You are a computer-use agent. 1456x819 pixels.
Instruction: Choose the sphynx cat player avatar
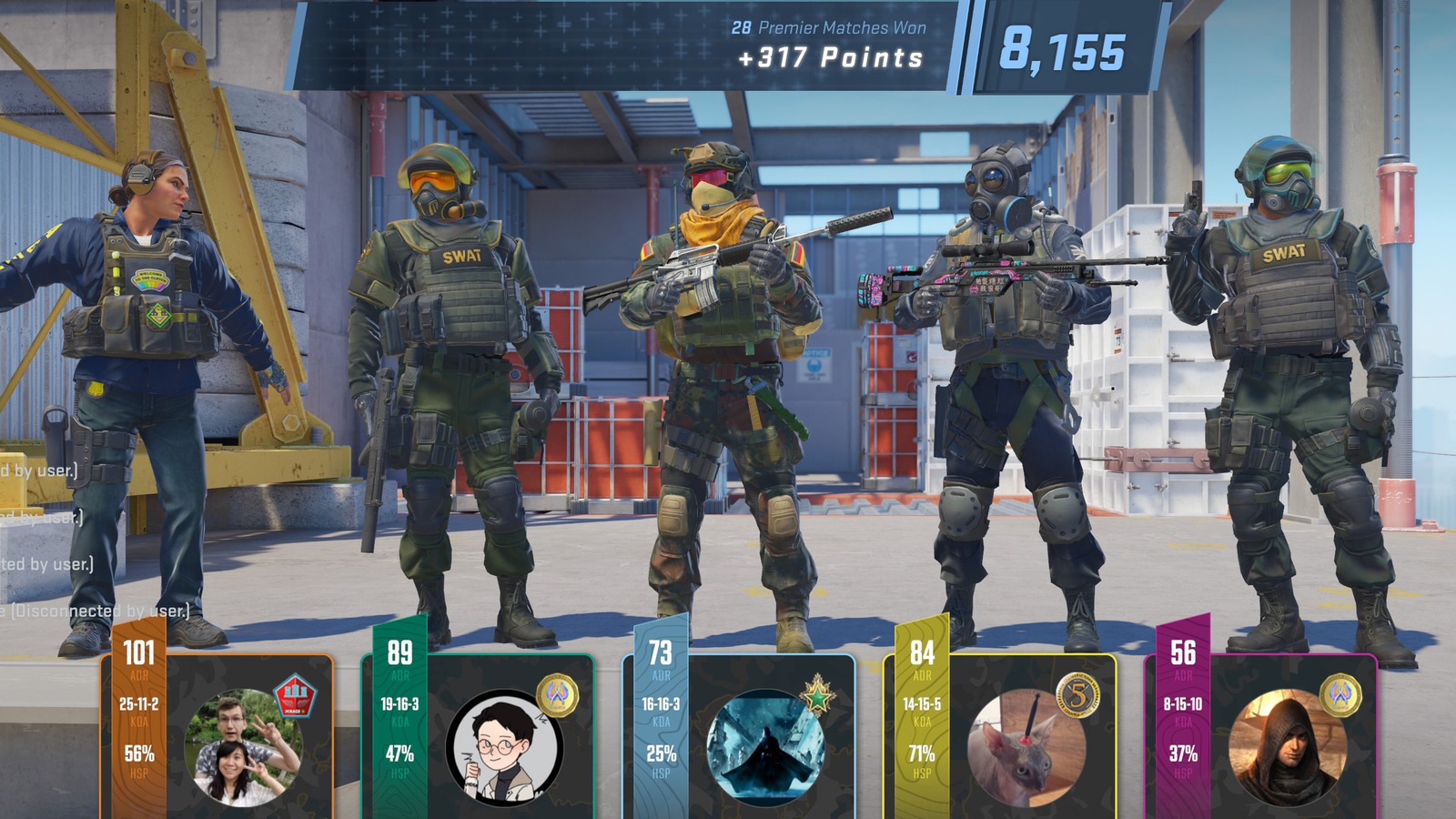point(1026,748)
